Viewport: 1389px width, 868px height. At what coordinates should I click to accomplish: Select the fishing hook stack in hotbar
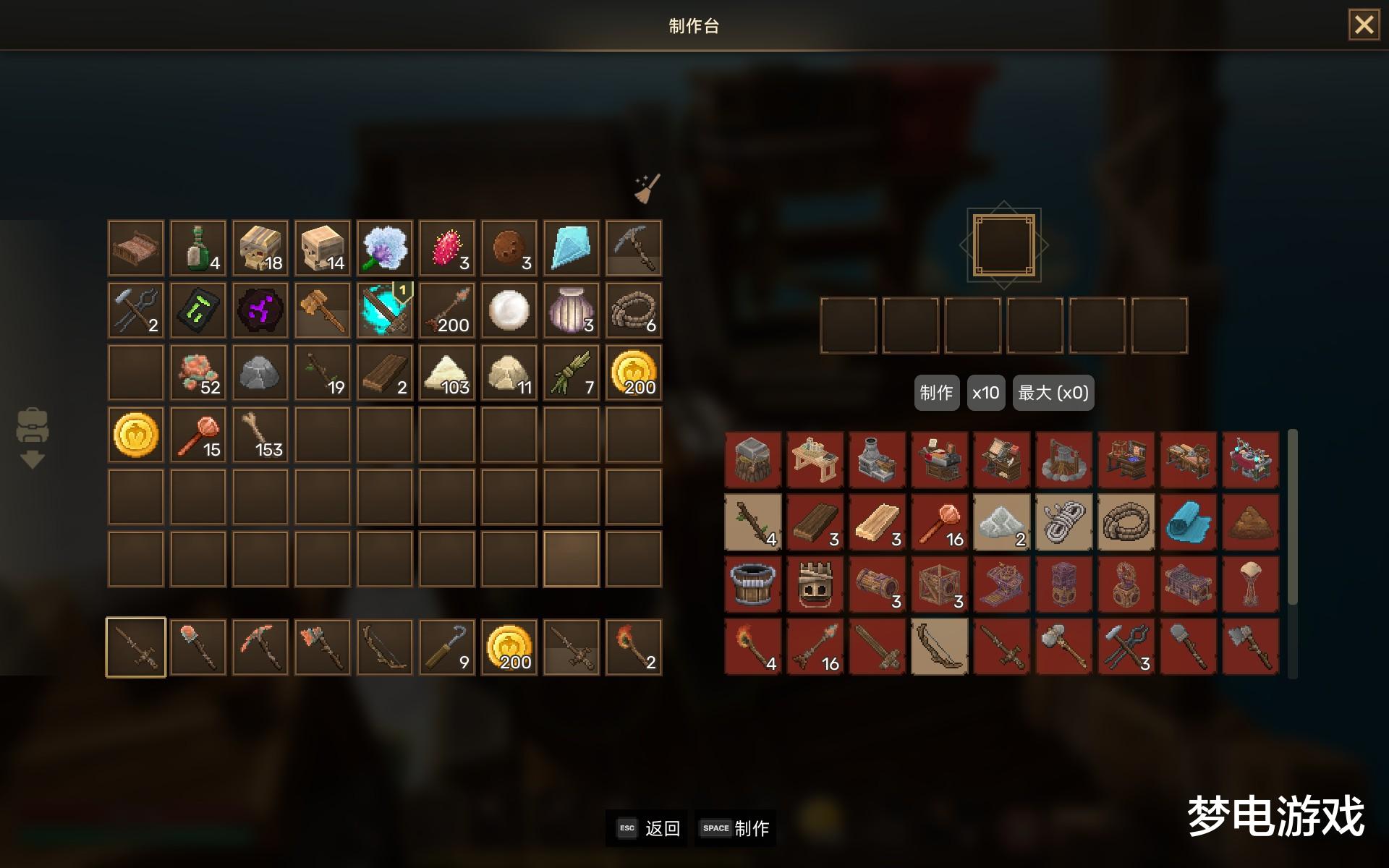(x=447, y=647)
